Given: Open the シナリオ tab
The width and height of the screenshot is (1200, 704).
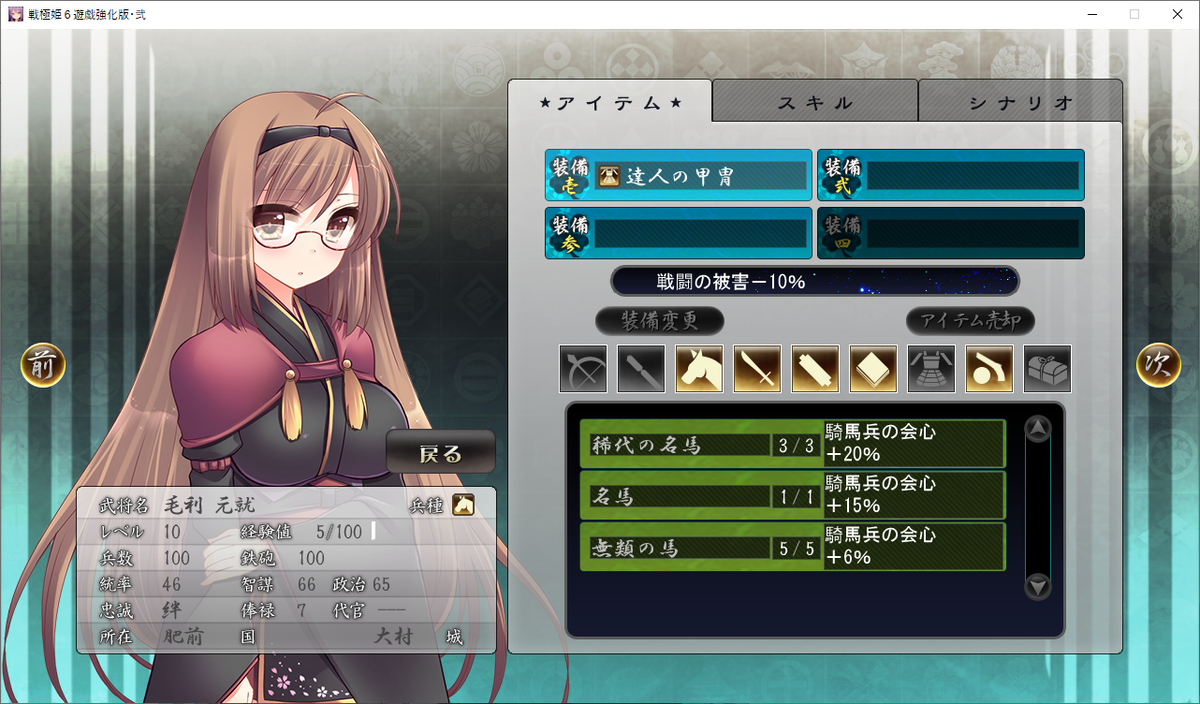Looking at the screenshot, I should click(x=1020, y=102).
